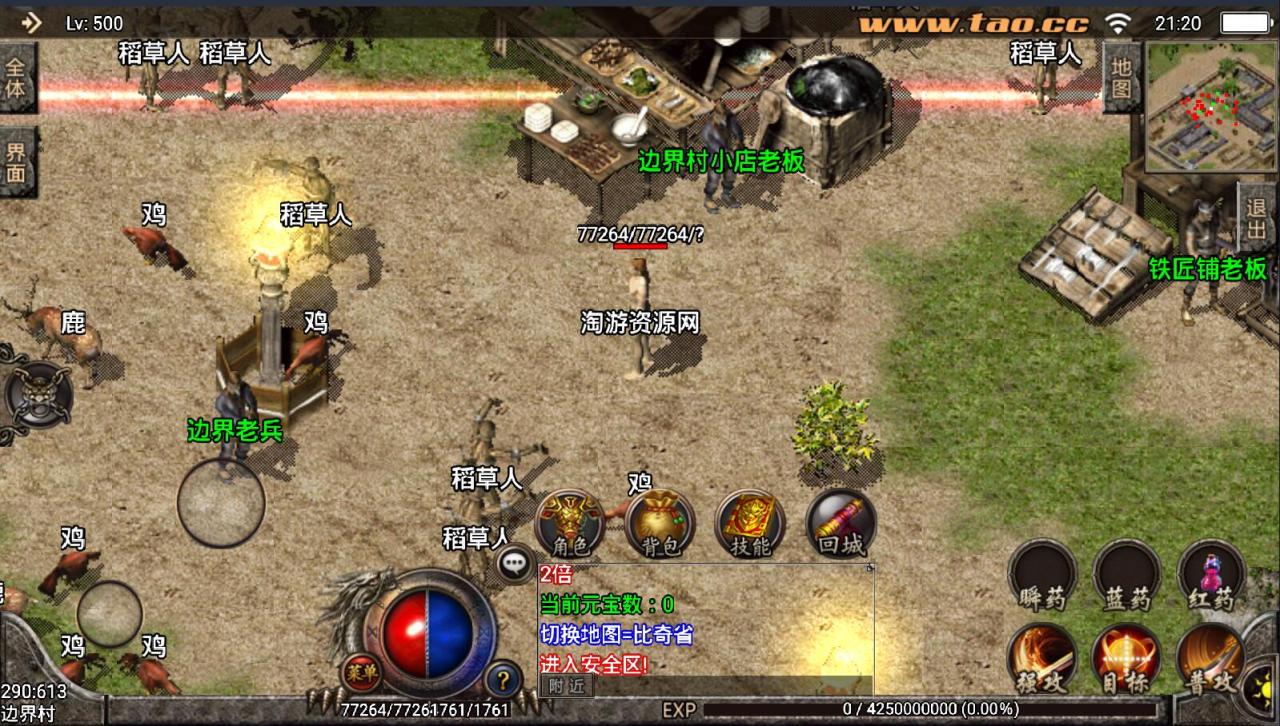Select the 全体 button
The height and width of the screenshot is (726, 1280).
[x=17, y=79]
